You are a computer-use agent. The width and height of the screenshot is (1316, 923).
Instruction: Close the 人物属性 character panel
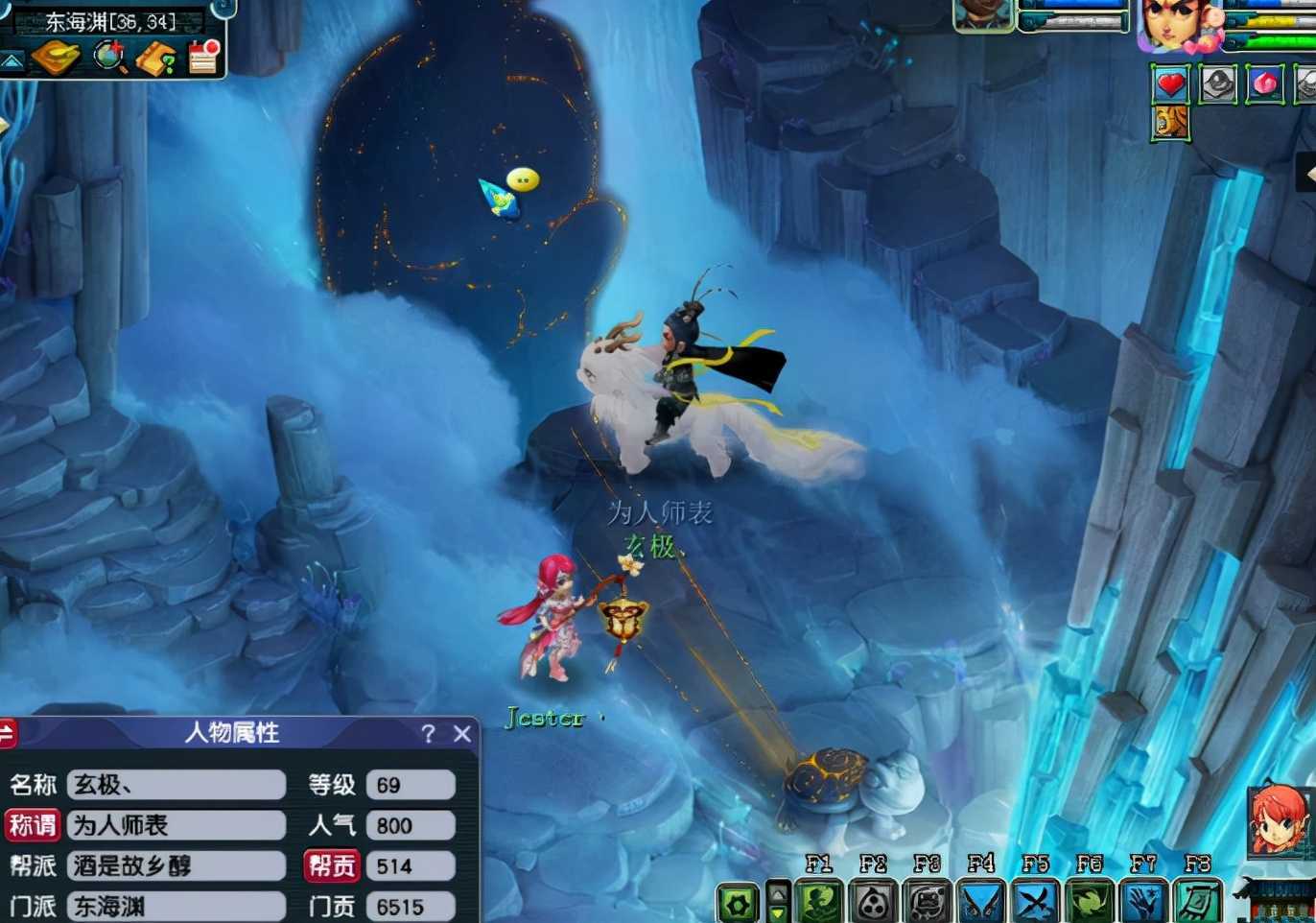click(462, 734)
